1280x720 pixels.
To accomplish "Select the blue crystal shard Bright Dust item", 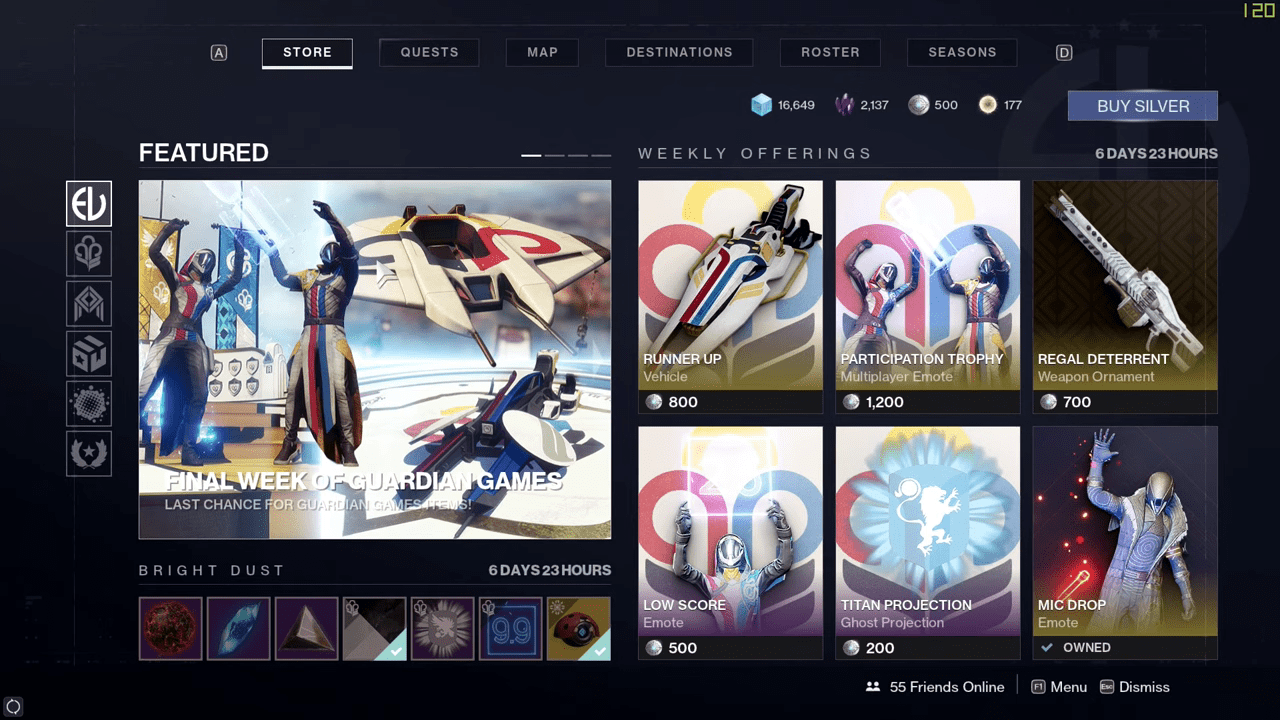I will (238, 629).
